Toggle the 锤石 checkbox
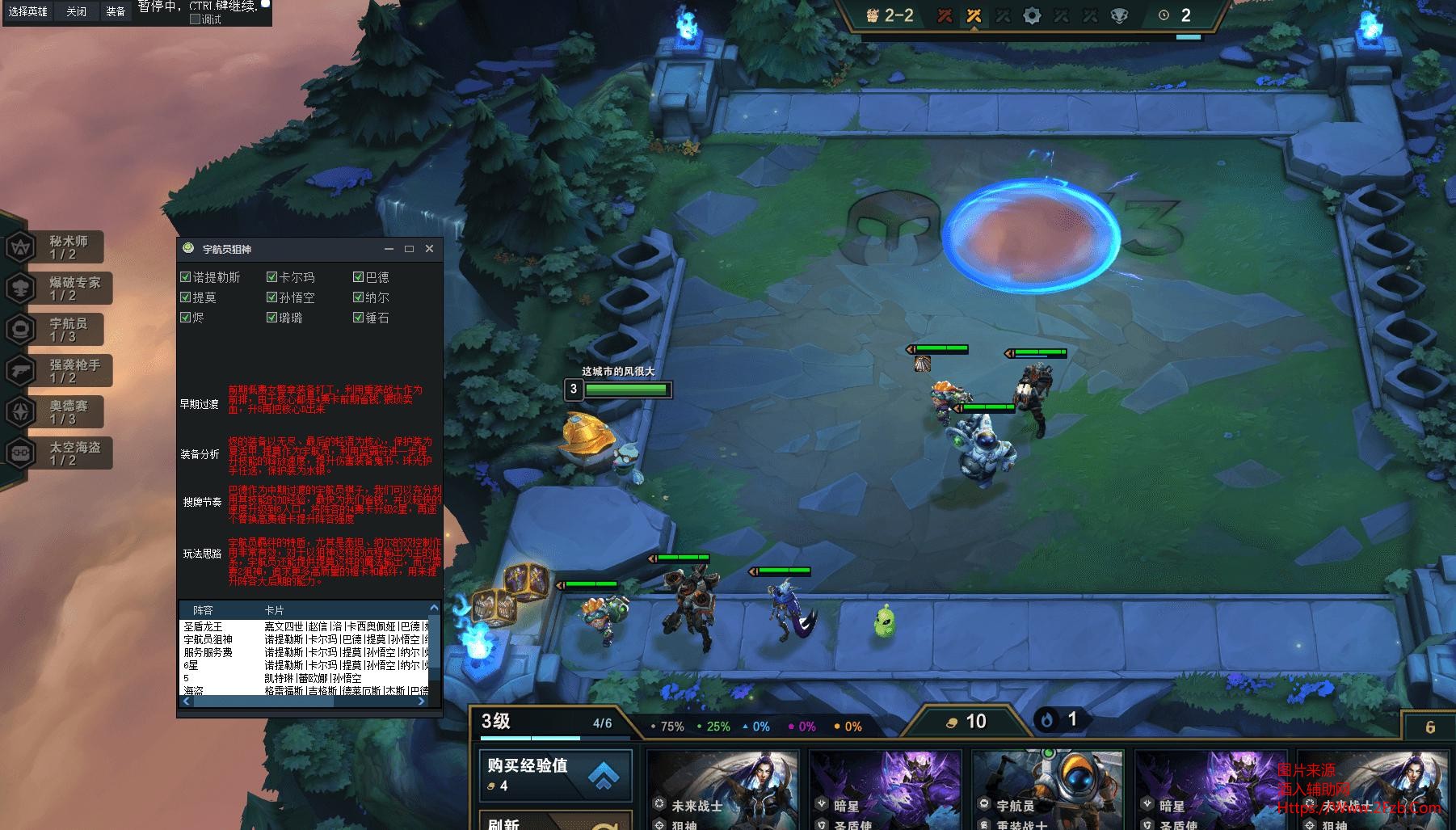The height and width of the screenshot is (830, 1456). [x=359, y=318]
